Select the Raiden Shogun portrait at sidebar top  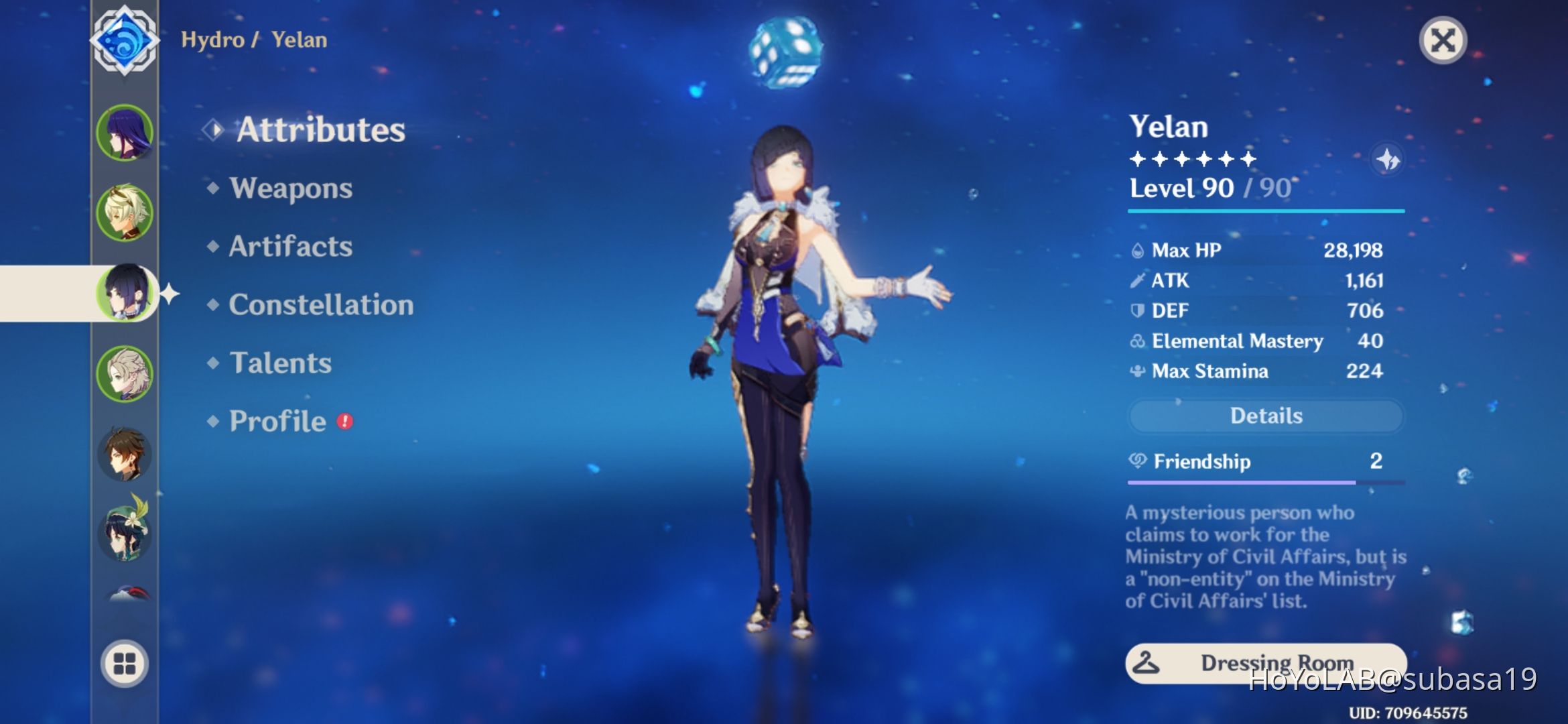[125, 133]
